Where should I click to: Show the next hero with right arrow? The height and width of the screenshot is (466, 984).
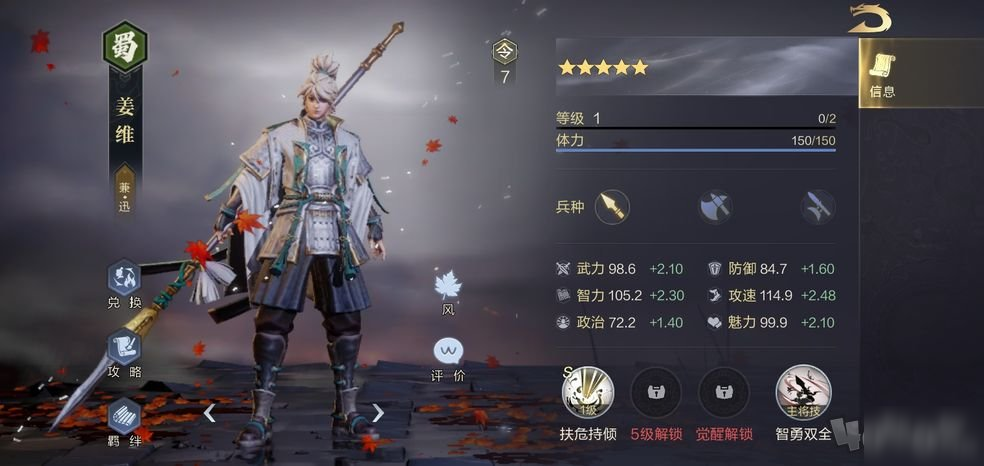[378, 412]
